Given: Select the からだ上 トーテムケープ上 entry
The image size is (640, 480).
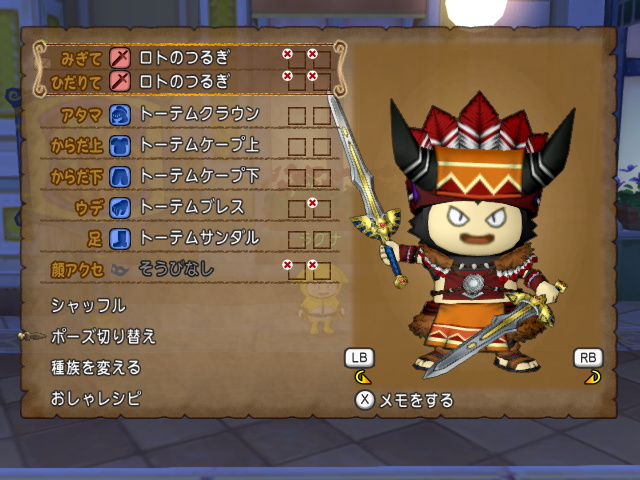Looking at the screenshot, I should click(199, 145).
